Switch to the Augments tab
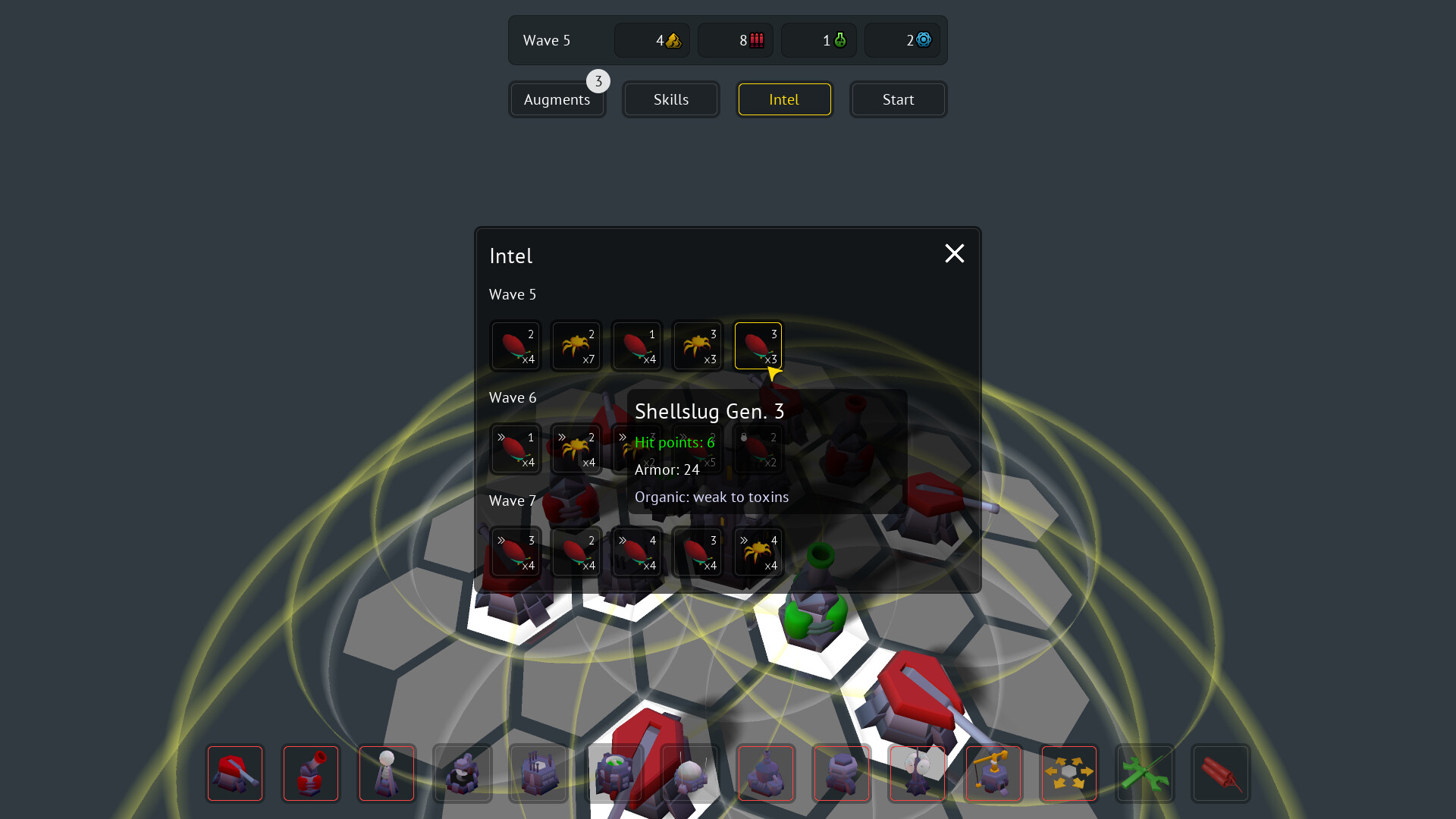Viewport: 1456px width, 819px height. (x=557, y=99)
